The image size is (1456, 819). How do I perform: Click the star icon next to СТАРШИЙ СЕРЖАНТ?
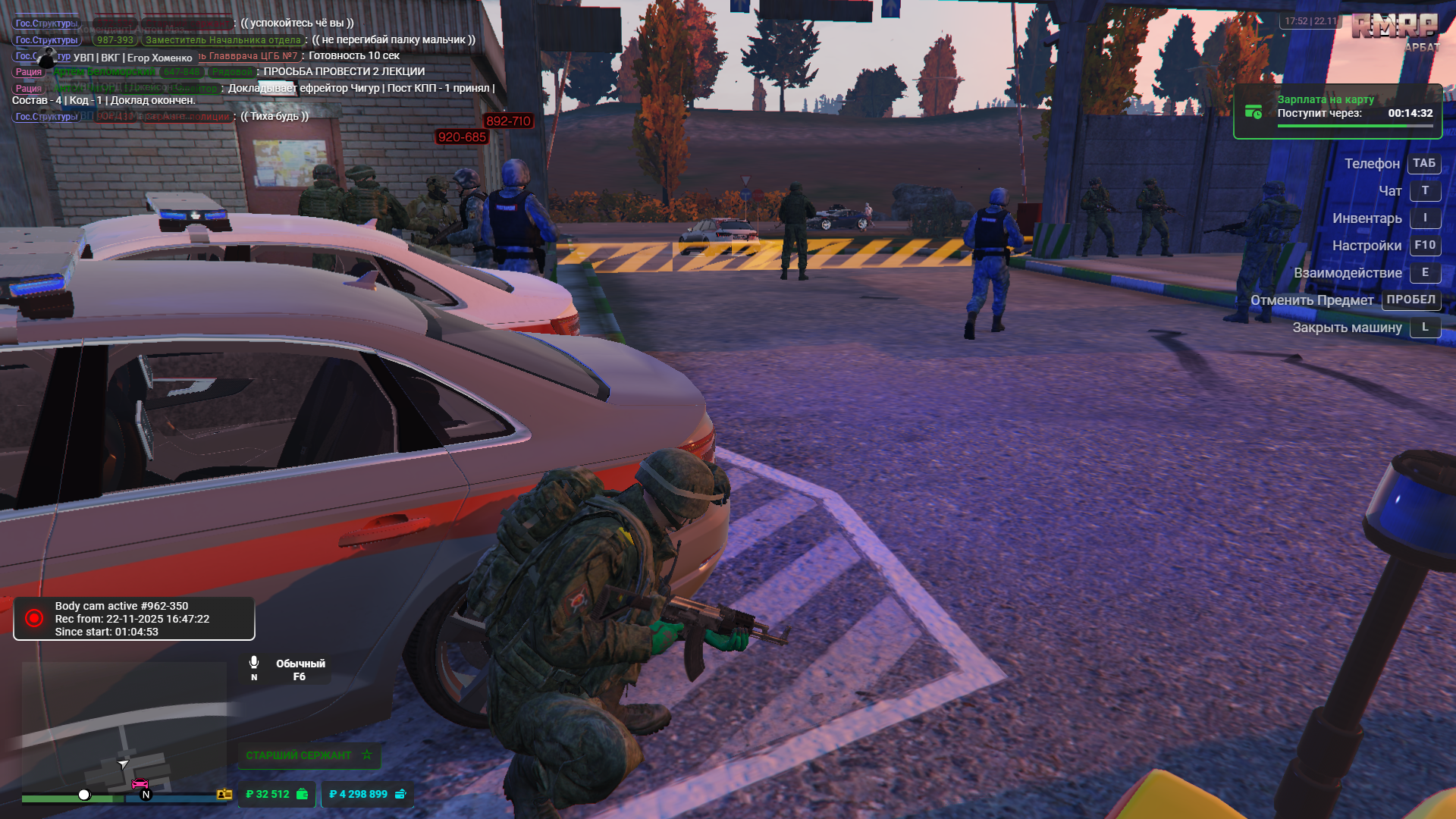point(366,755)
